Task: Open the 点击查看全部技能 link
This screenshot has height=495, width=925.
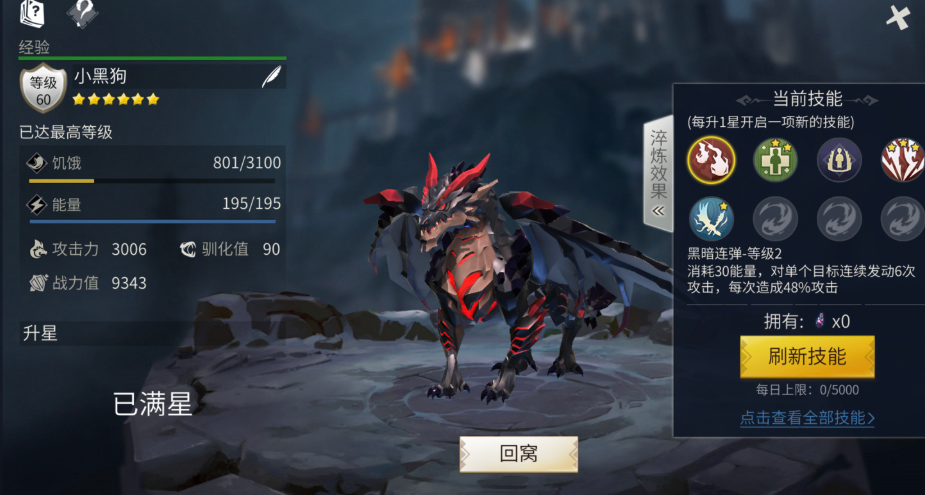Action: (x=807, y=418)
